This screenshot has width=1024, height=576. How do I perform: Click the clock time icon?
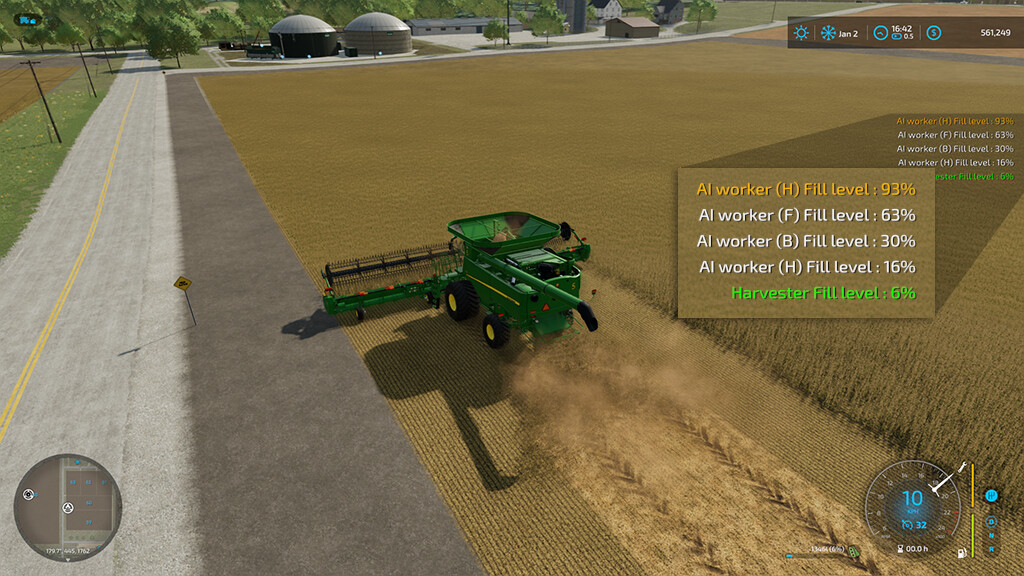pos(879,33)
